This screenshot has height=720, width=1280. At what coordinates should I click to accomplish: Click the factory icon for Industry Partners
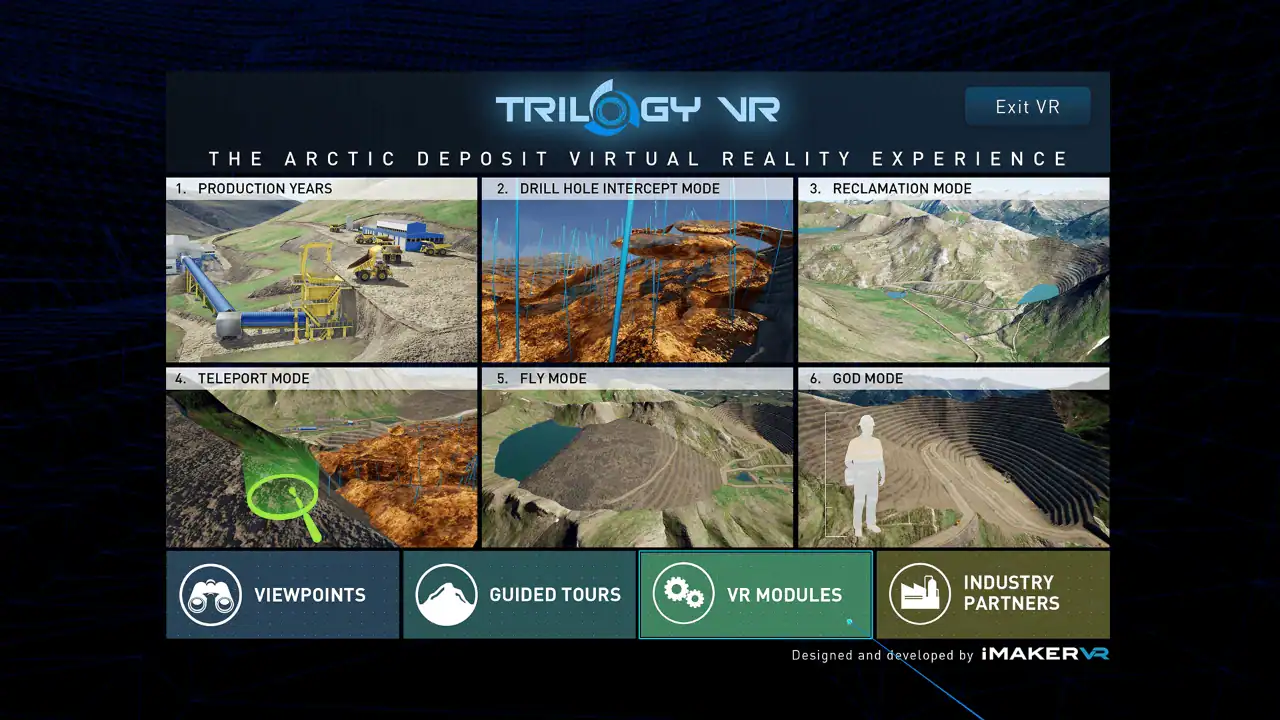pyautogui.click(x=921, y=594)
